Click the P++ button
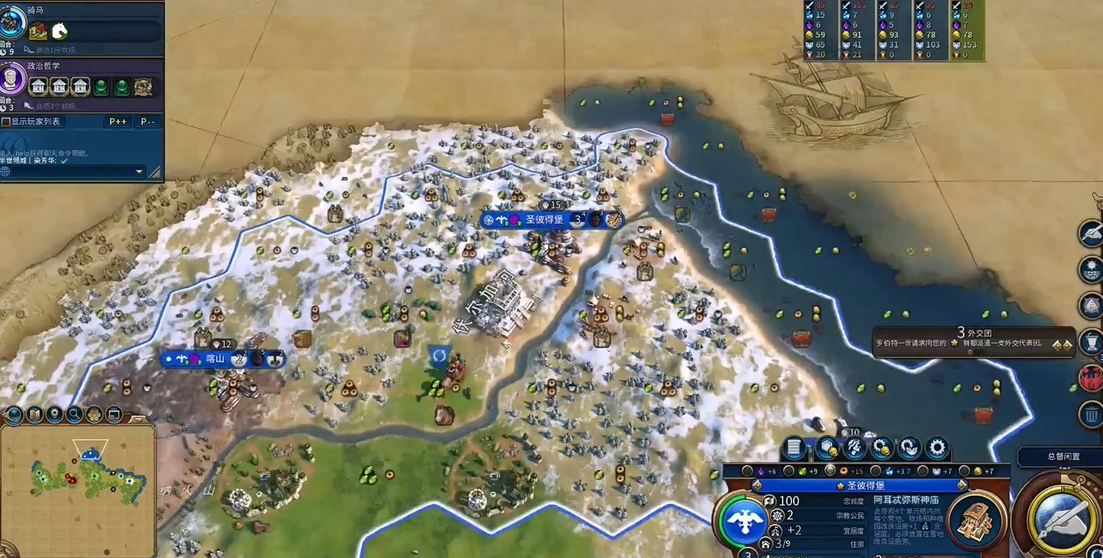This screenshot has height=558, width=1103. tap(118, 122)
